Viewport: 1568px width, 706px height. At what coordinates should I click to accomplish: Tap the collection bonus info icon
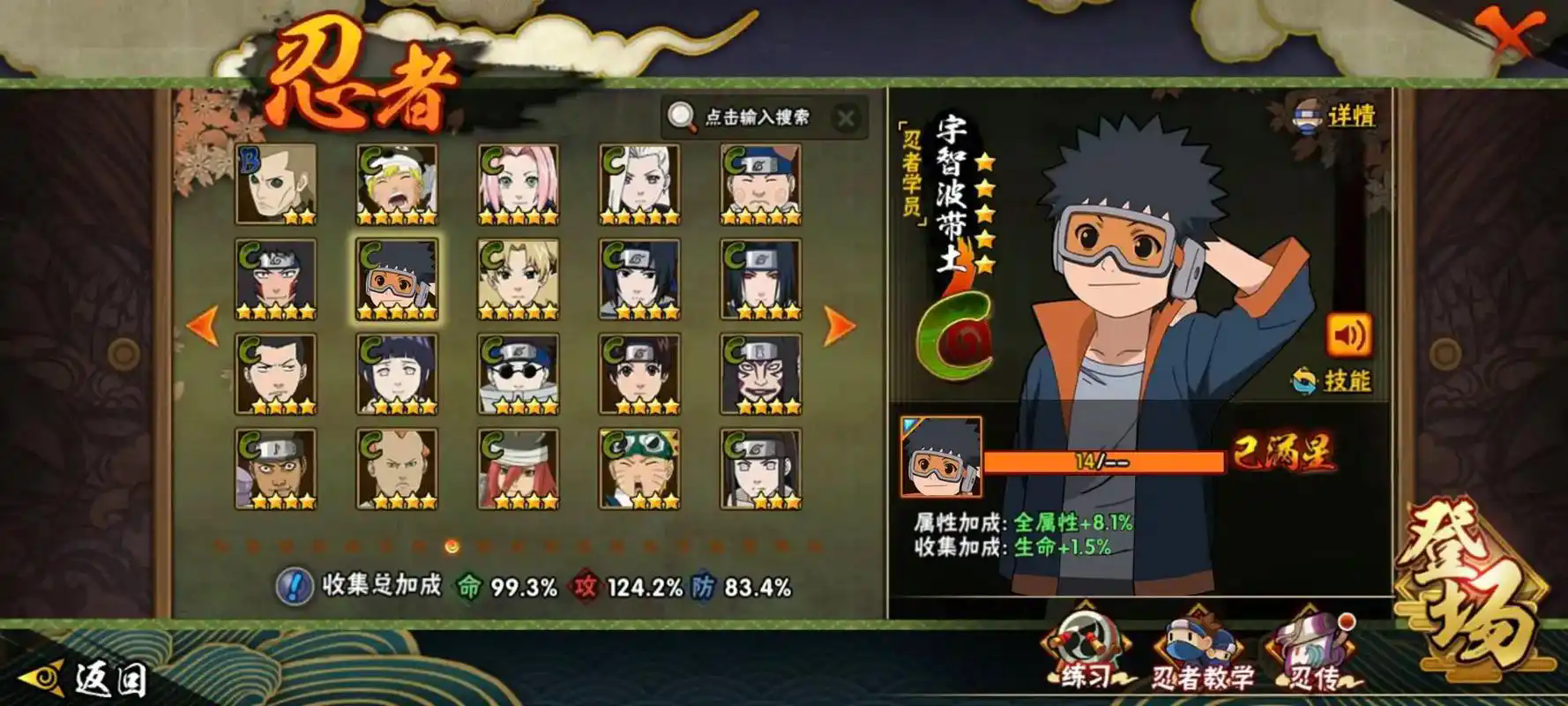coord(294,586)
